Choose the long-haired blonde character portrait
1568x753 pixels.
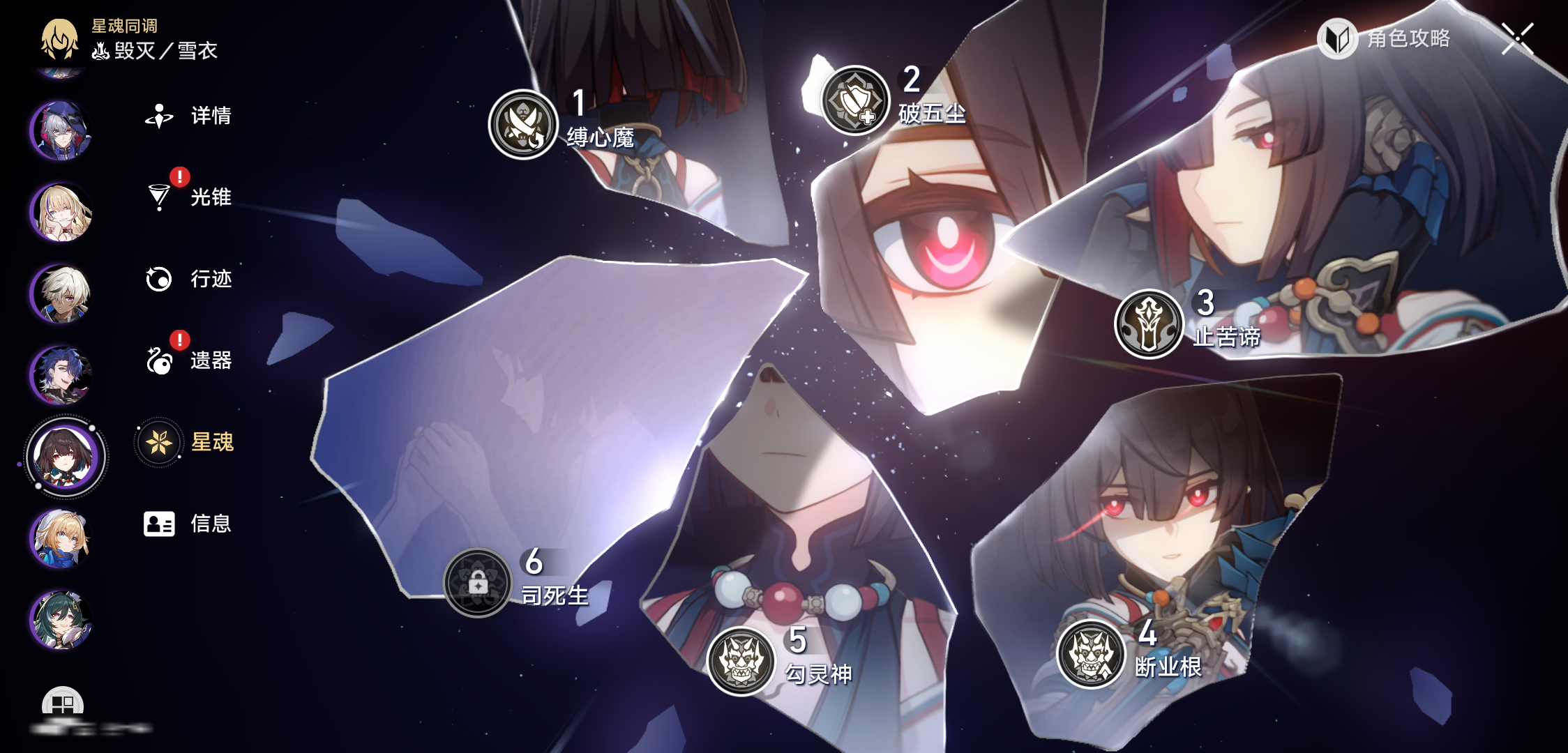(x=61, y=212)
